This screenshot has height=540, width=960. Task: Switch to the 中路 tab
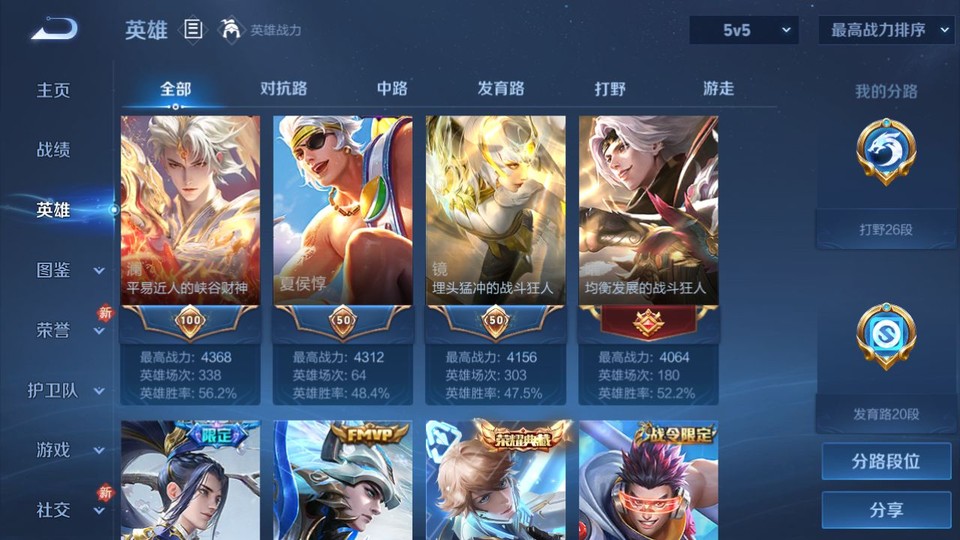[x=392, y=88]
